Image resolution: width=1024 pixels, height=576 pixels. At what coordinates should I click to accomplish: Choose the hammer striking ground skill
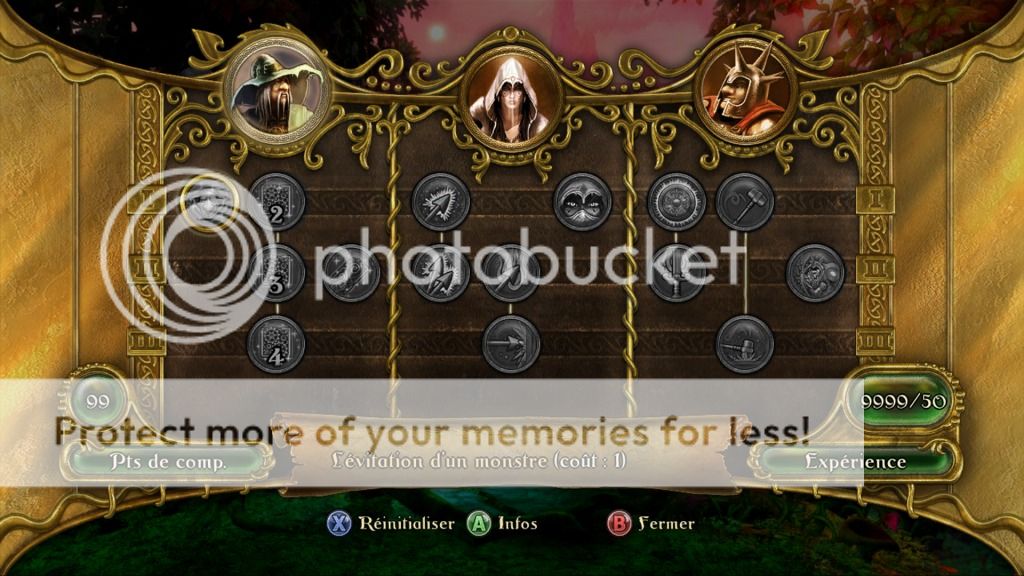tap(745, 344)
